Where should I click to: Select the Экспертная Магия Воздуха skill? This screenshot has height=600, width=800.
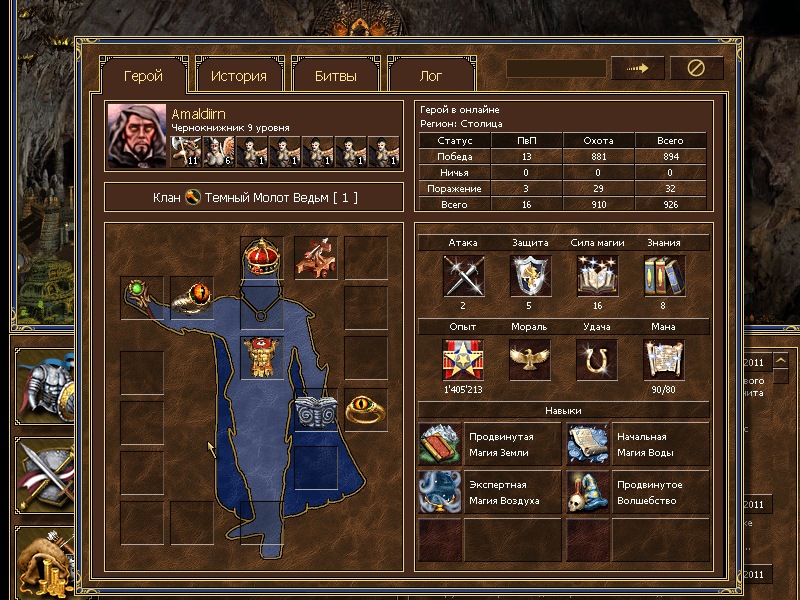[x=489, y=492]
